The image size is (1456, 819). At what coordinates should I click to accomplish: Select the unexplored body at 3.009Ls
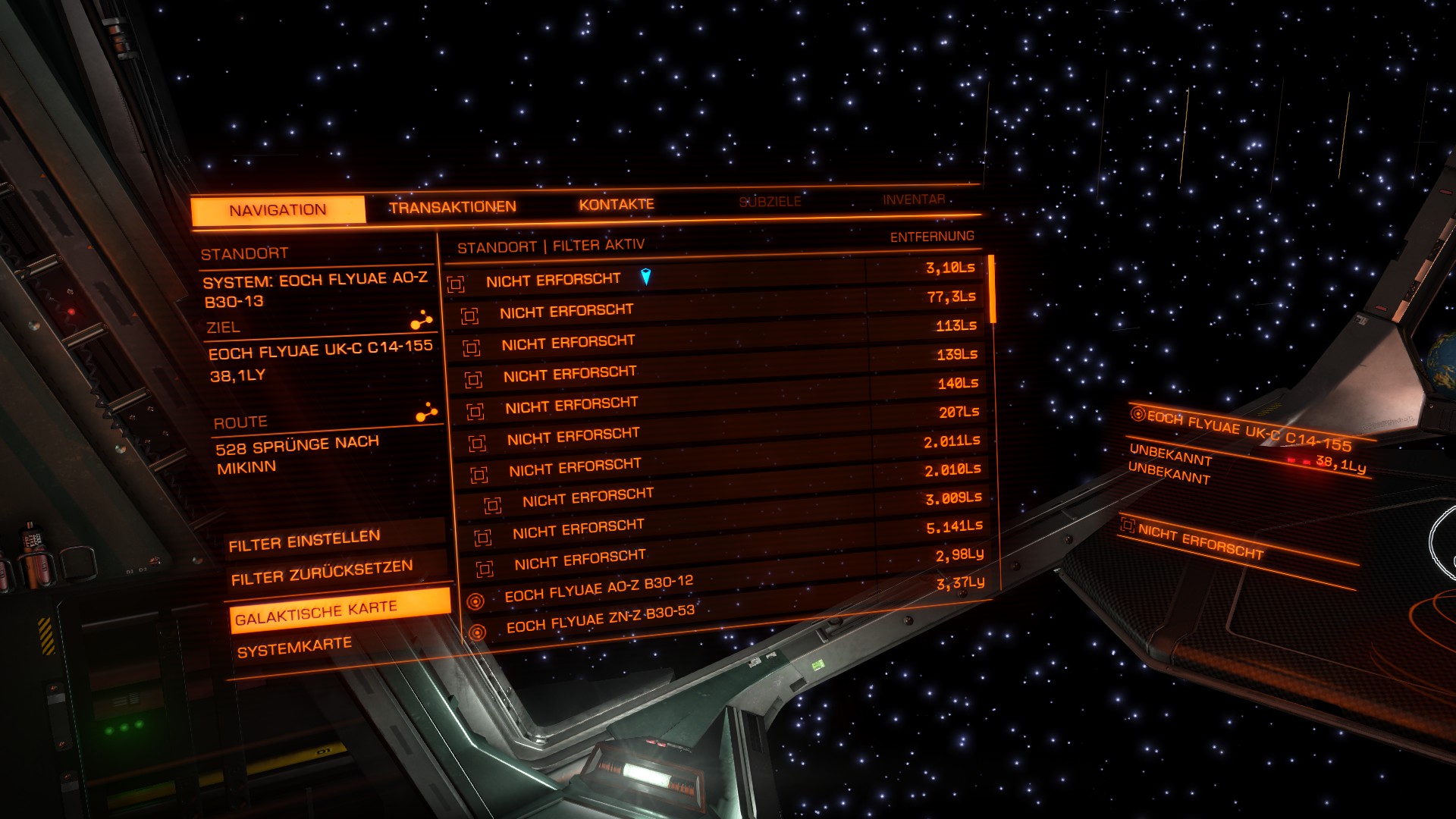point(588,497)
